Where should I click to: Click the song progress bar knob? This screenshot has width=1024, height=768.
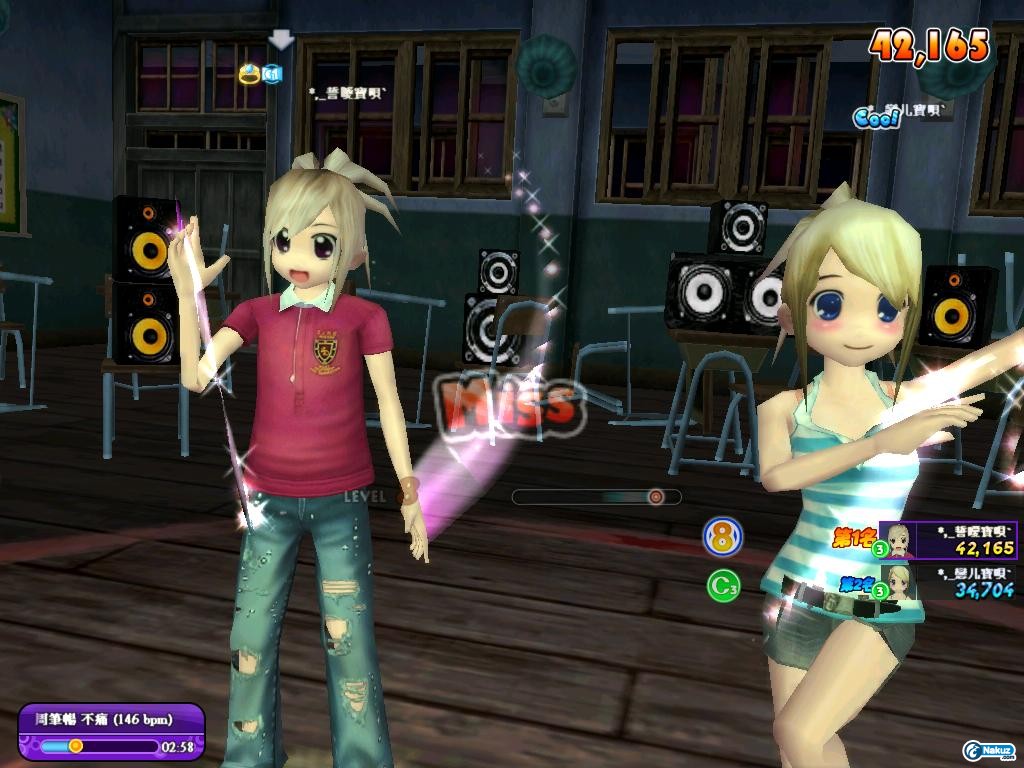[75, 745]
